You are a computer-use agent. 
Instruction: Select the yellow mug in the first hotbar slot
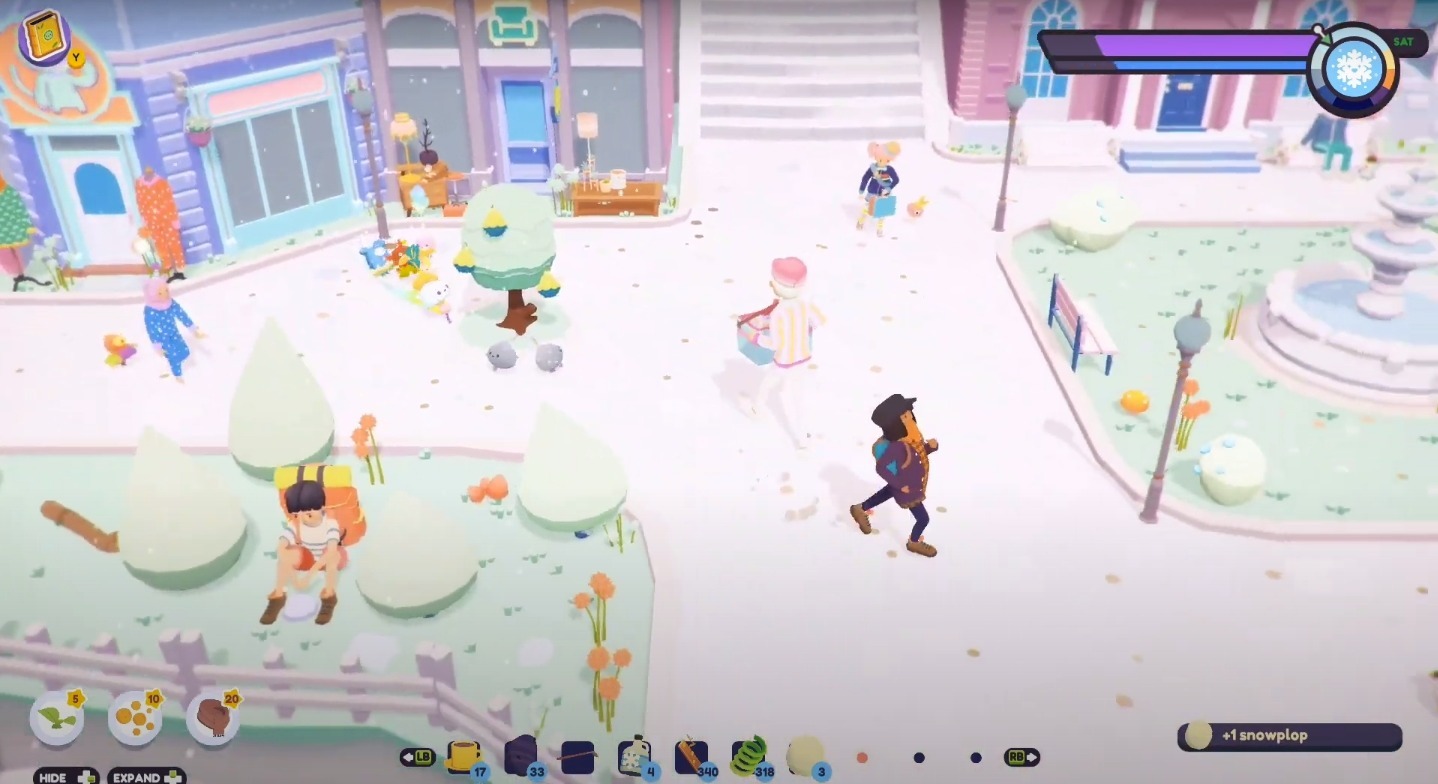464,755
